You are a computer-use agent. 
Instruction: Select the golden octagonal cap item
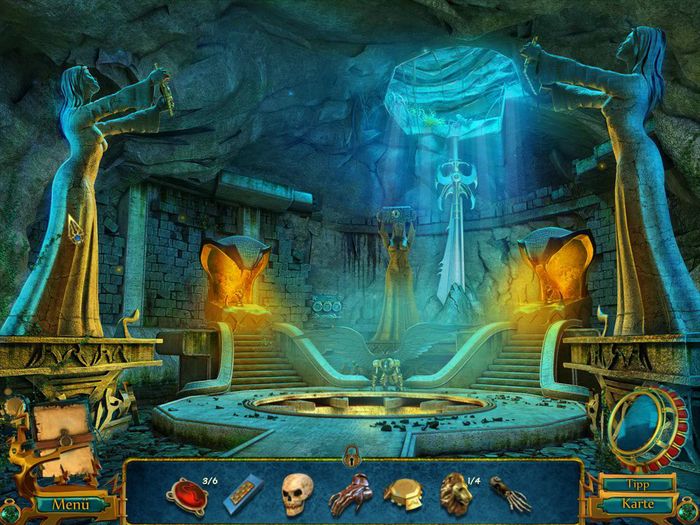click(x=405, y=495)
